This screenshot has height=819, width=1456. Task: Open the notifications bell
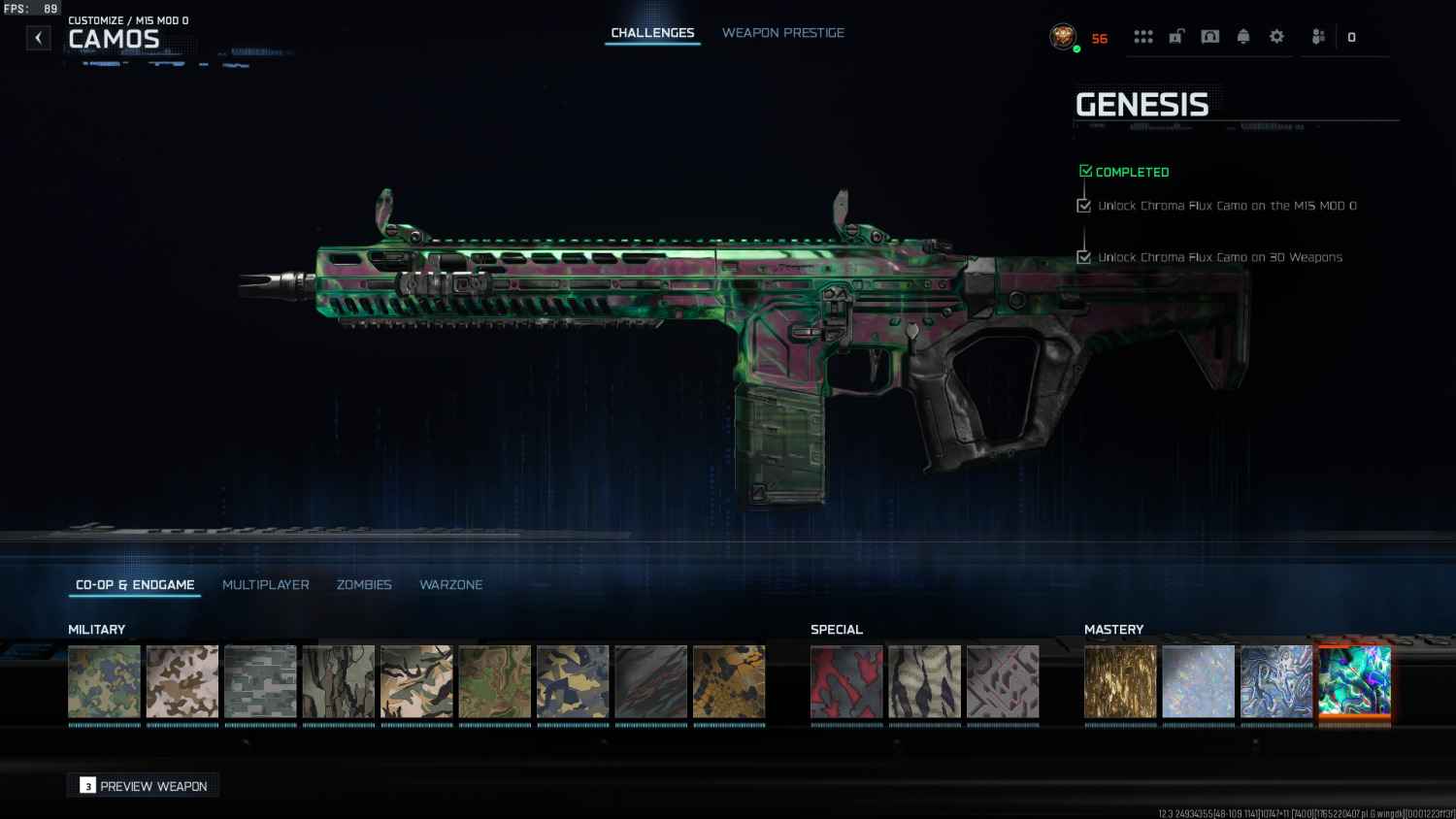coord(1243,37)
